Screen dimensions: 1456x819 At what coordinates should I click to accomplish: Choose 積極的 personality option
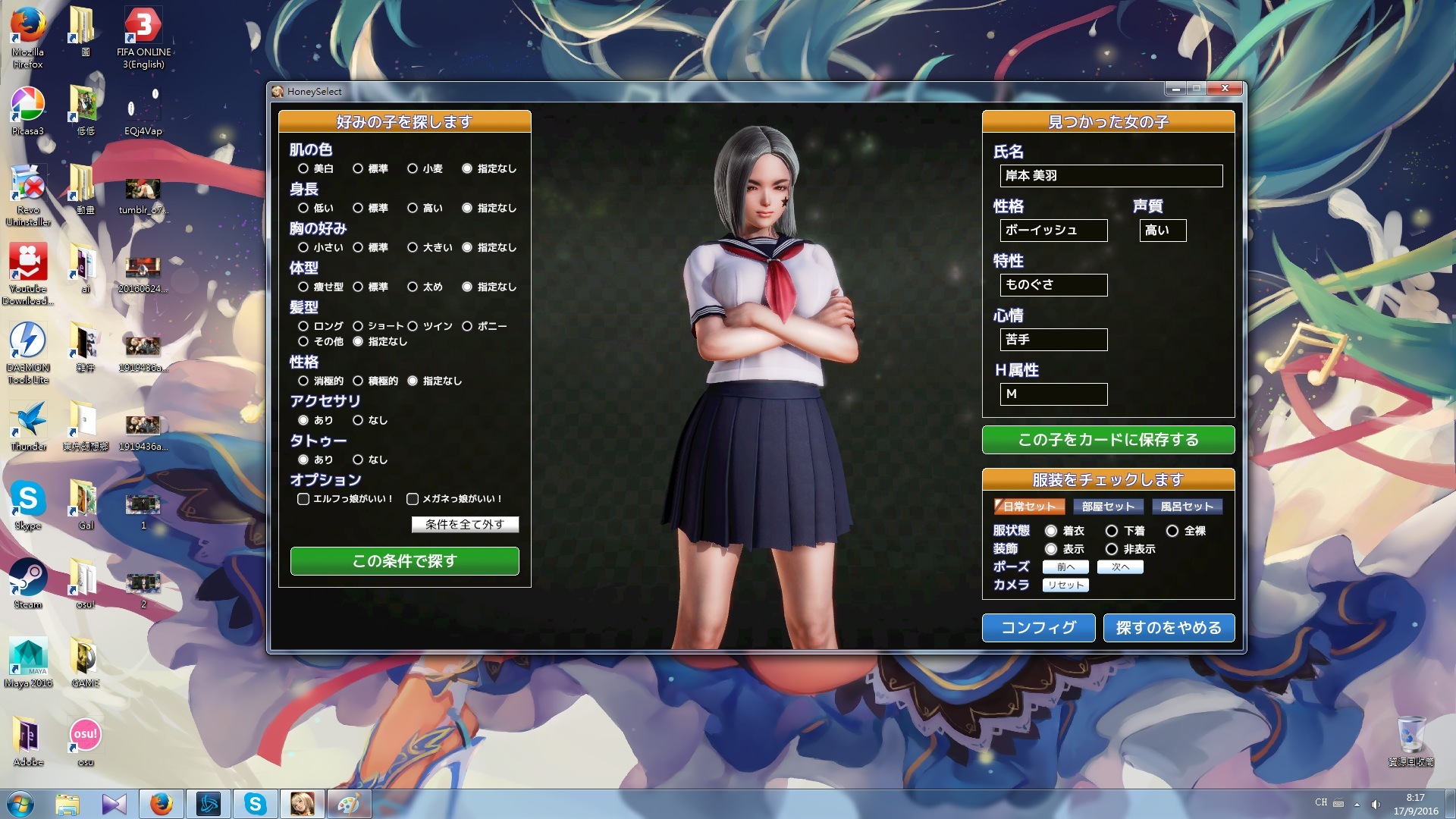(x=358, y=381)
